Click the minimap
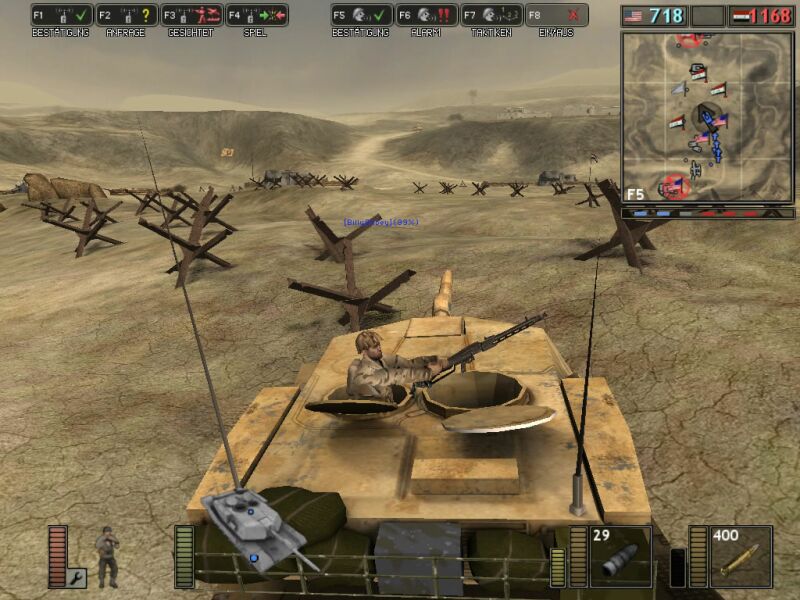Screen dimensions: 800x600 (x=707, y=117)
